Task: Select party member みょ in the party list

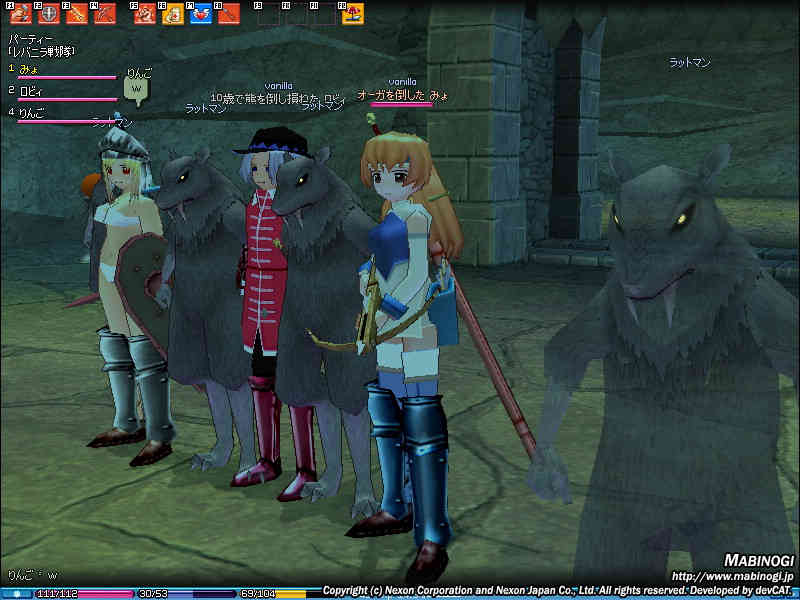Action: (28, 68)
